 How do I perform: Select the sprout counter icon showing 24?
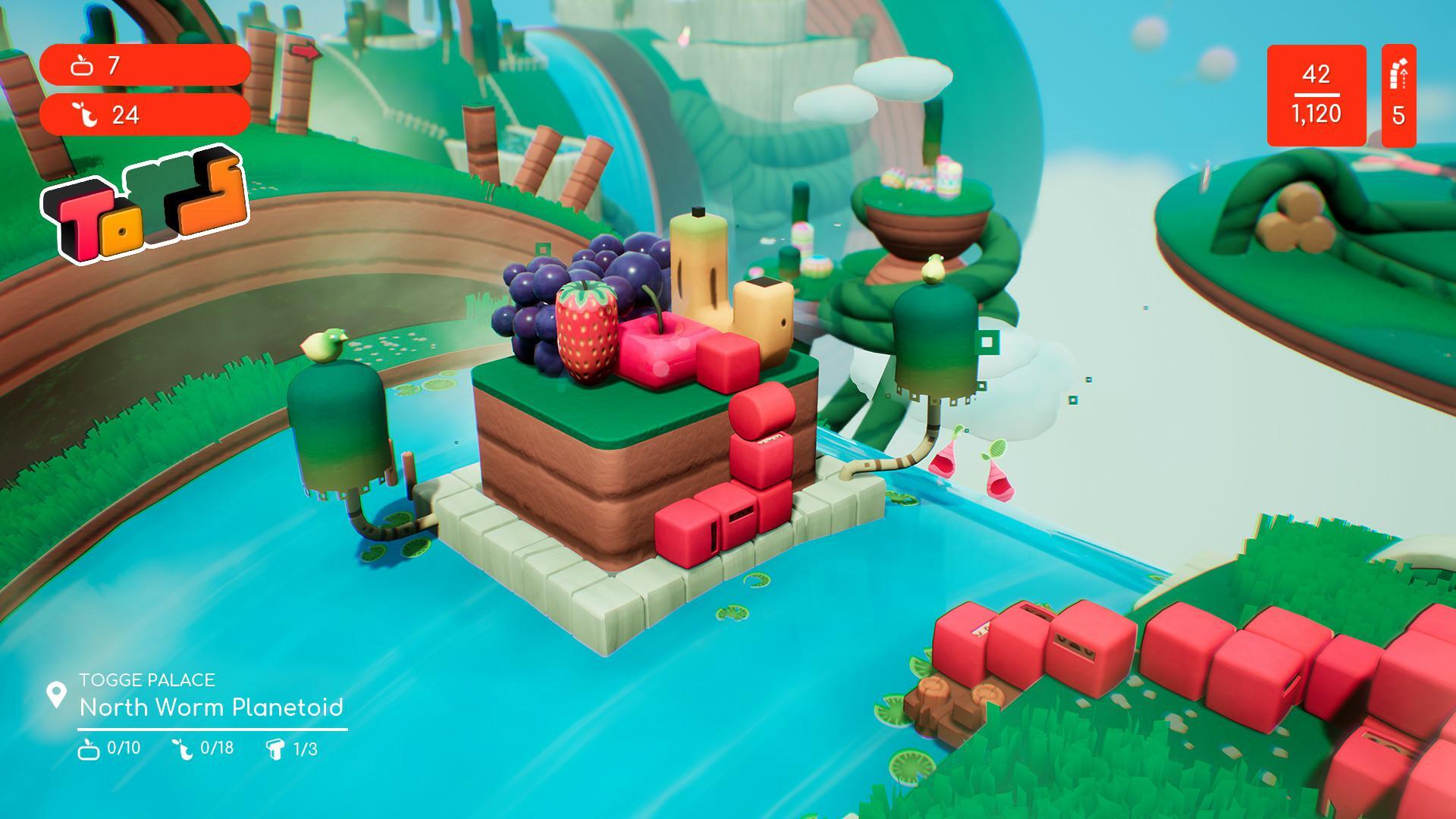[86, 116]
